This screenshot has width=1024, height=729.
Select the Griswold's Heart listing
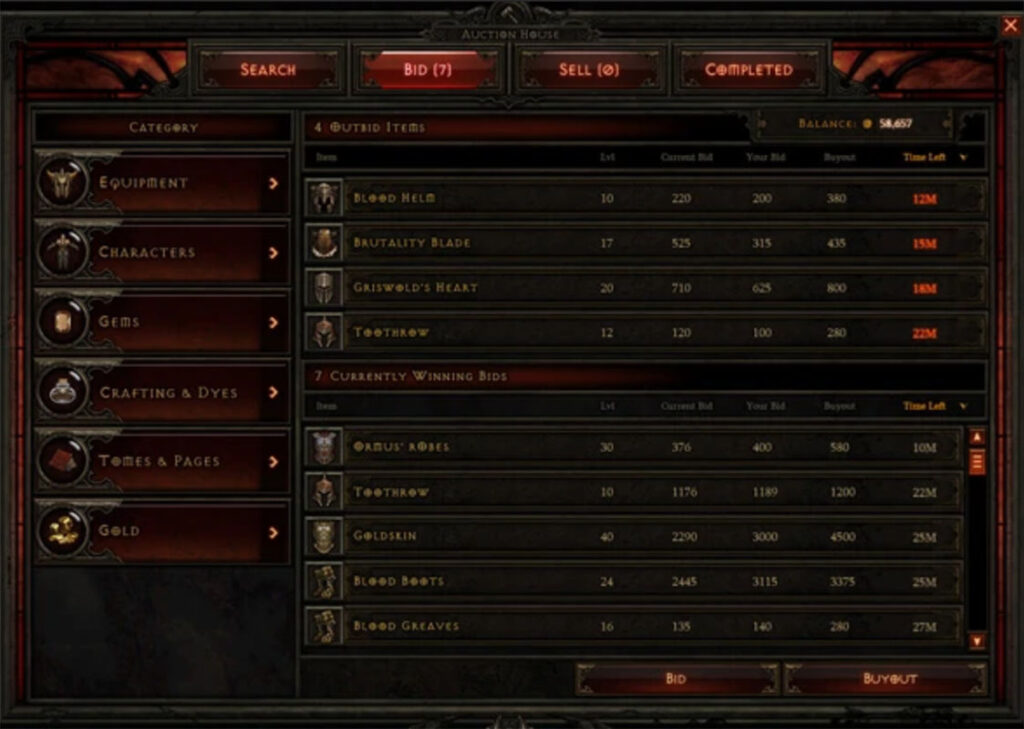click(x=644, y=288)
